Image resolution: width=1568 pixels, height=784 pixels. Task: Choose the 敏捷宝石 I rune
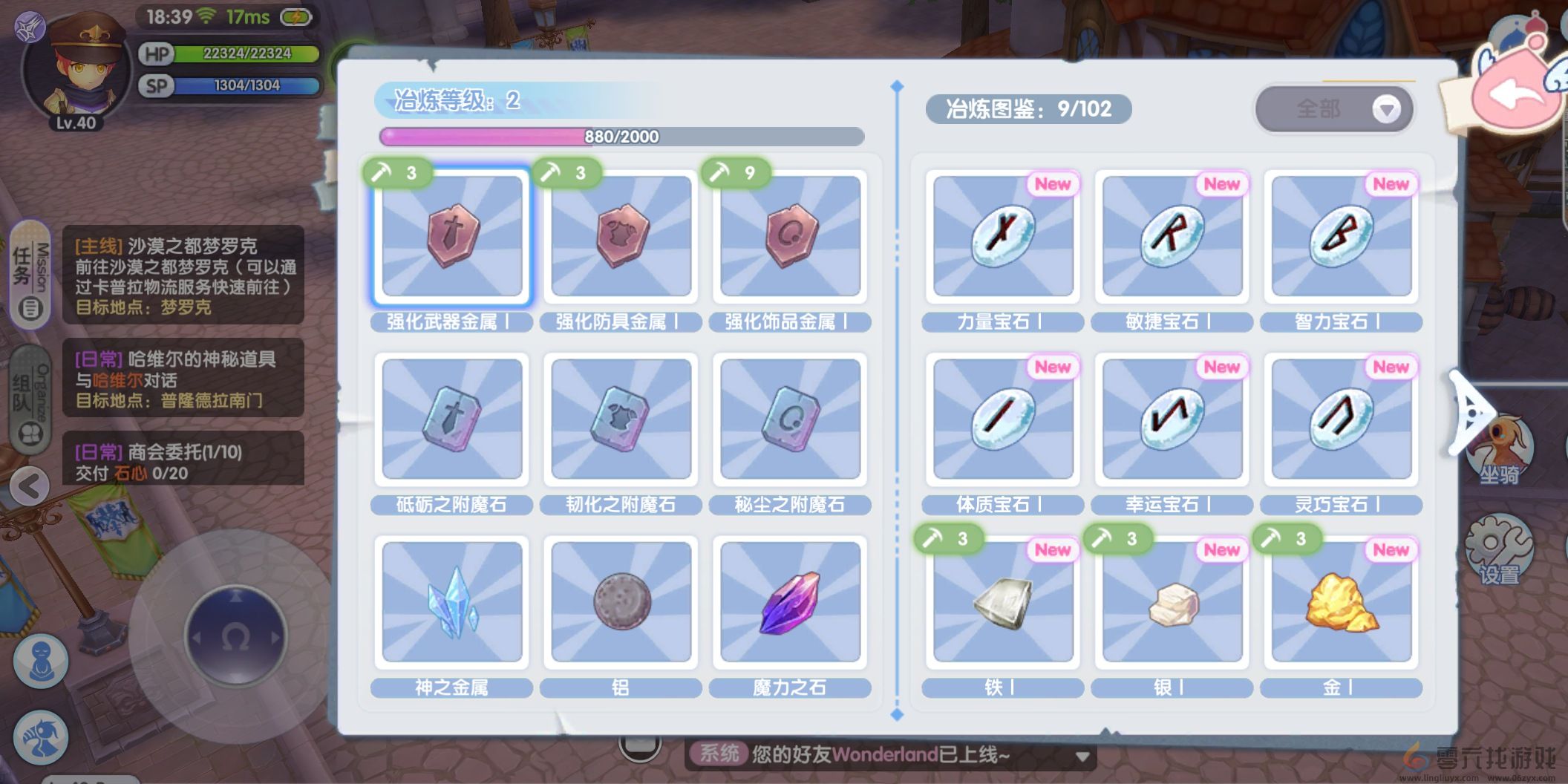pos(1172,236)
